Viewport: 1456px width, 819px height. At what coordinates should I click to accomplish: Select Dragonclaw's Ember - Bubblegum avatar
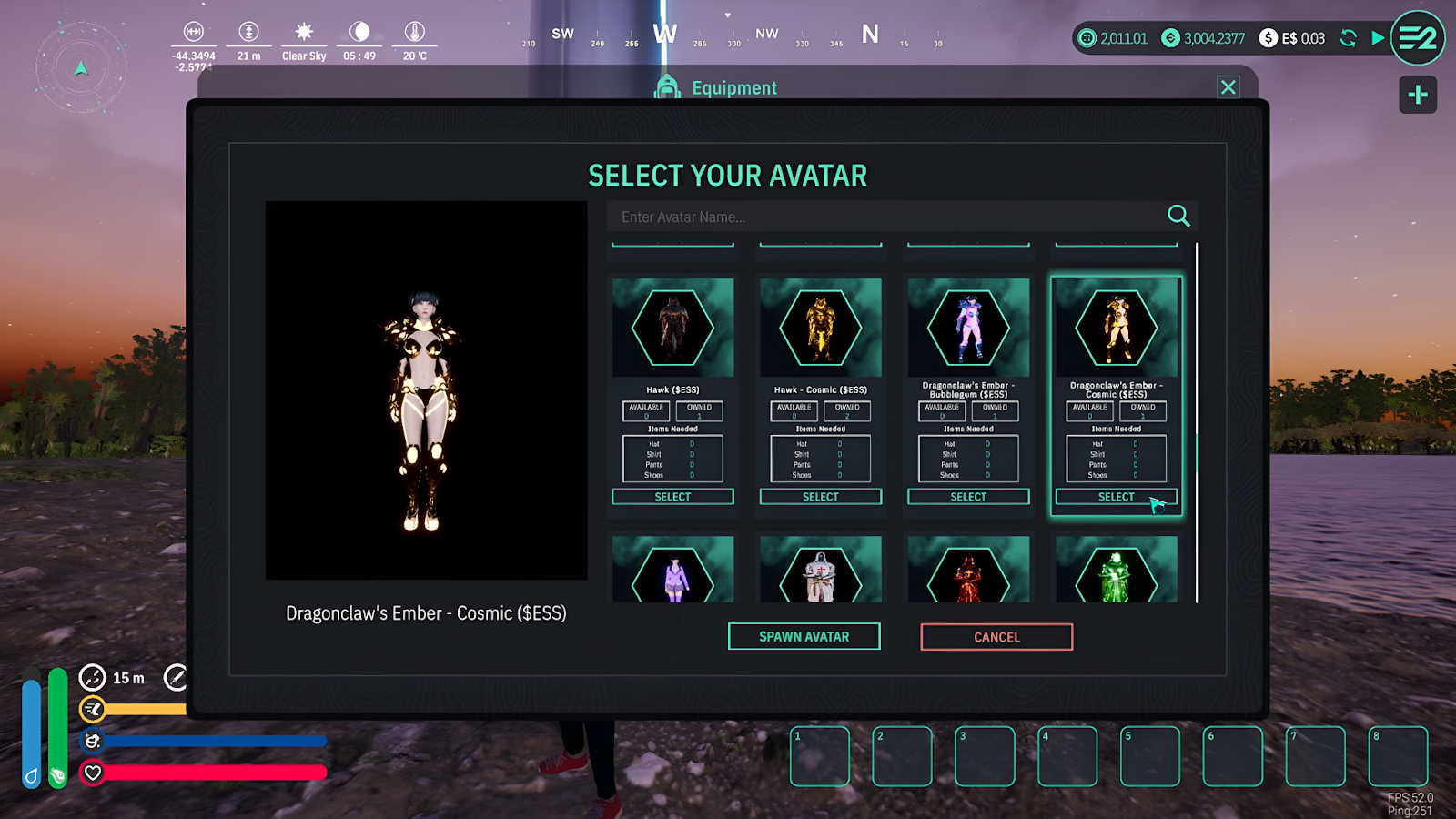(968, 497)
